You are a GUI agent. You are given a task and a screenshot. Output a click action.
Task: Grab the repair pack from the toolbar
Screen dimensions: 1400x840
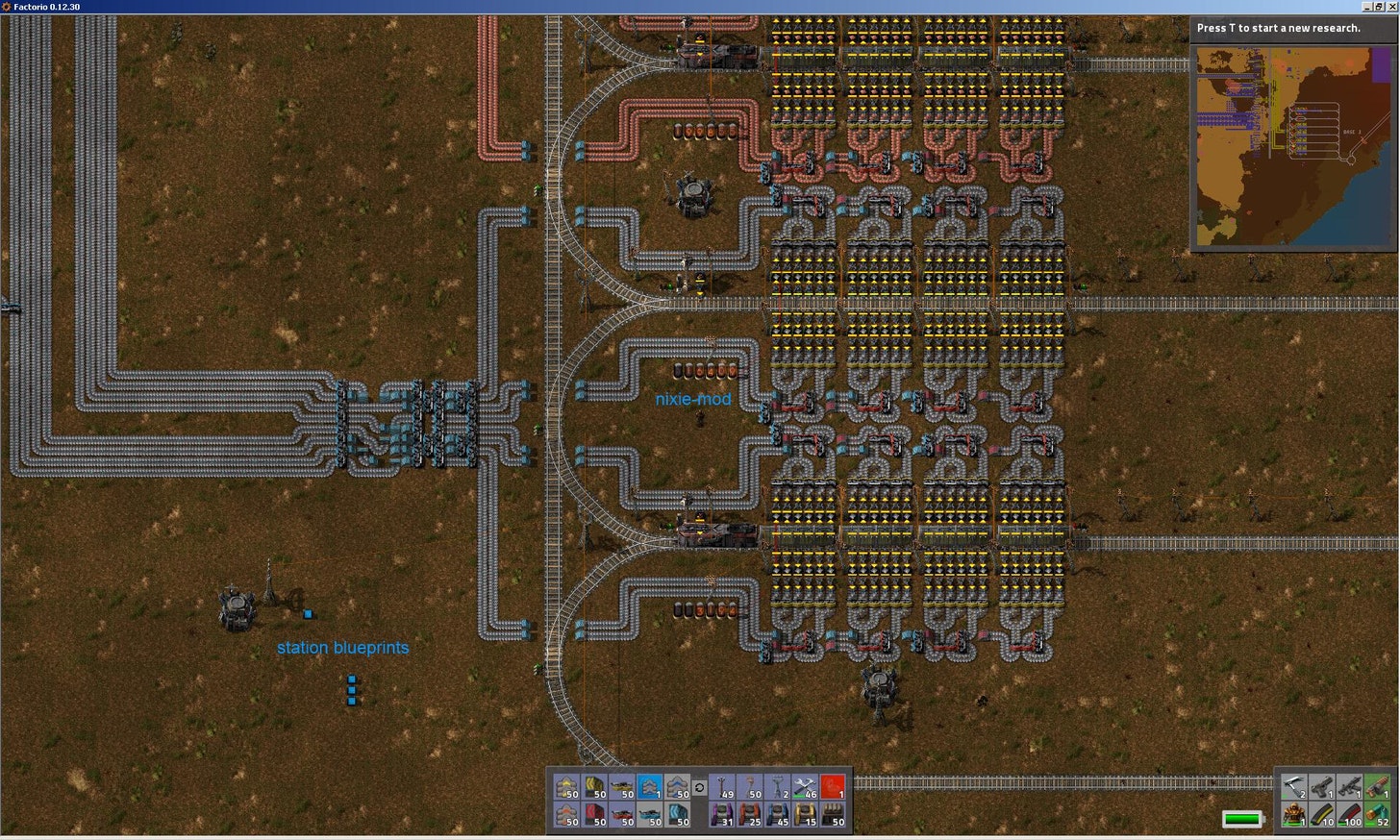[805, 786]
